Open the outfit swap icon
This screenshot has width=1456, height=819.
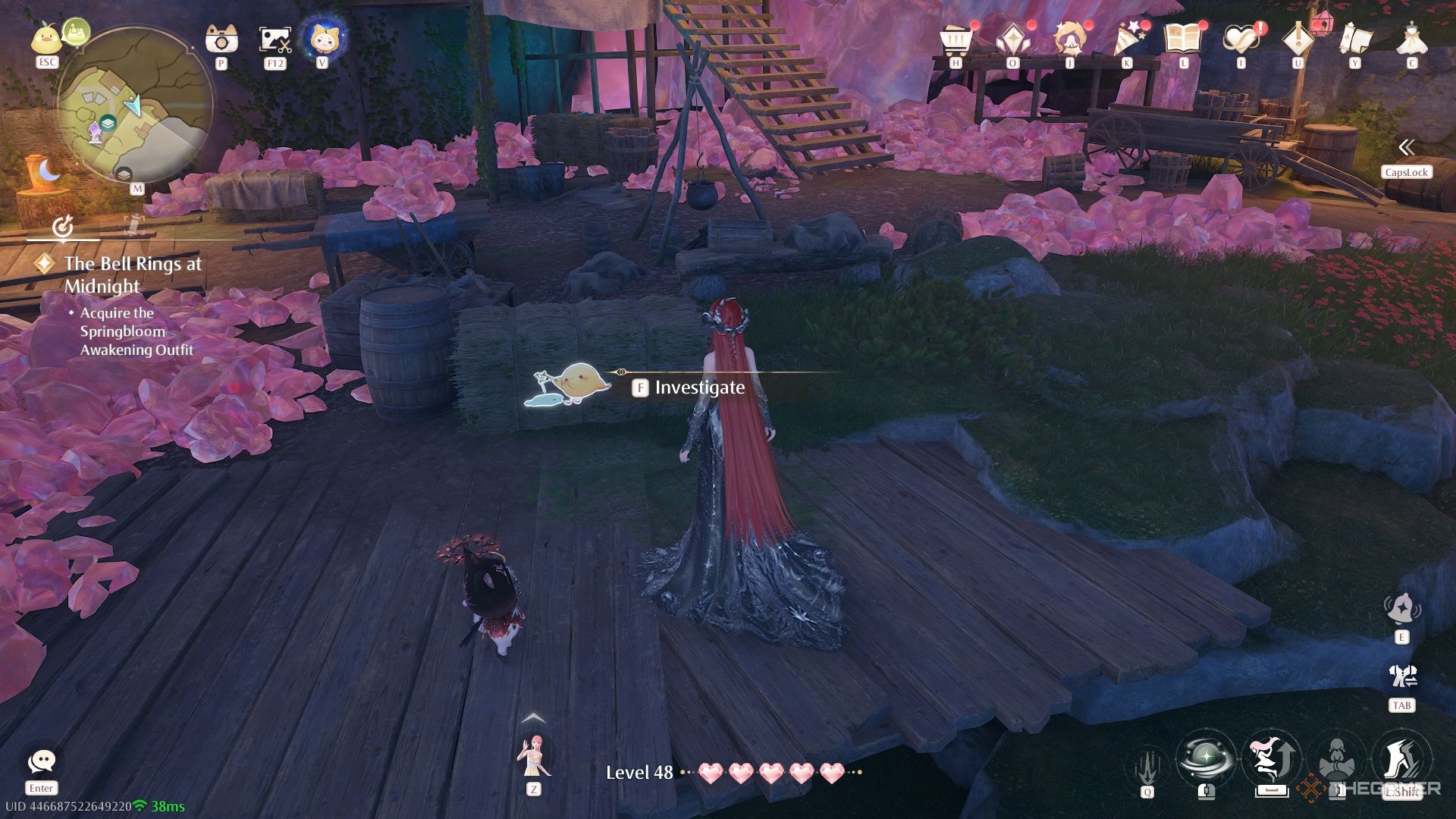pos(1401,676)
